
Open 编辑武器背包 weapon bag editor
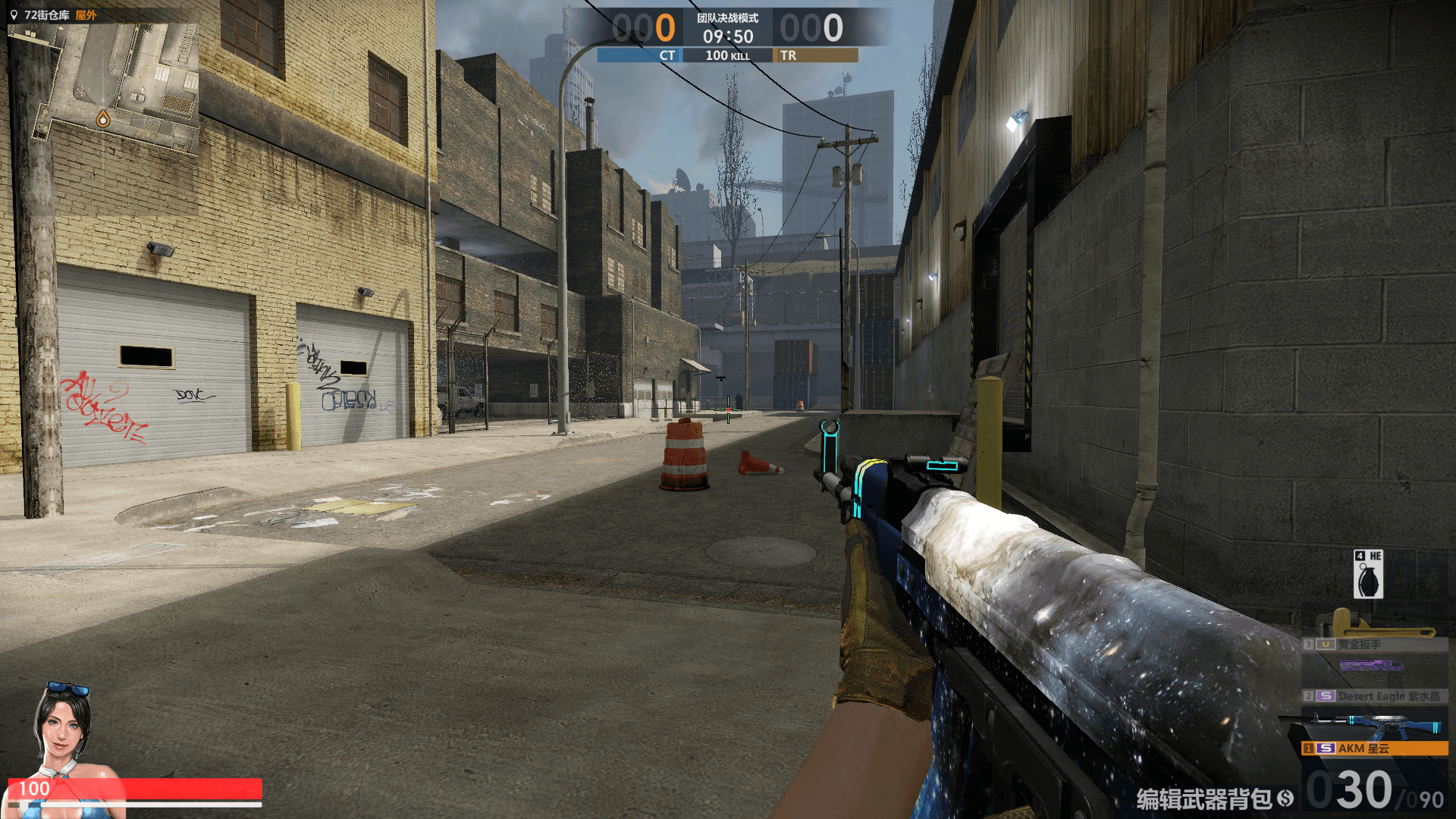click(1213, 799)
